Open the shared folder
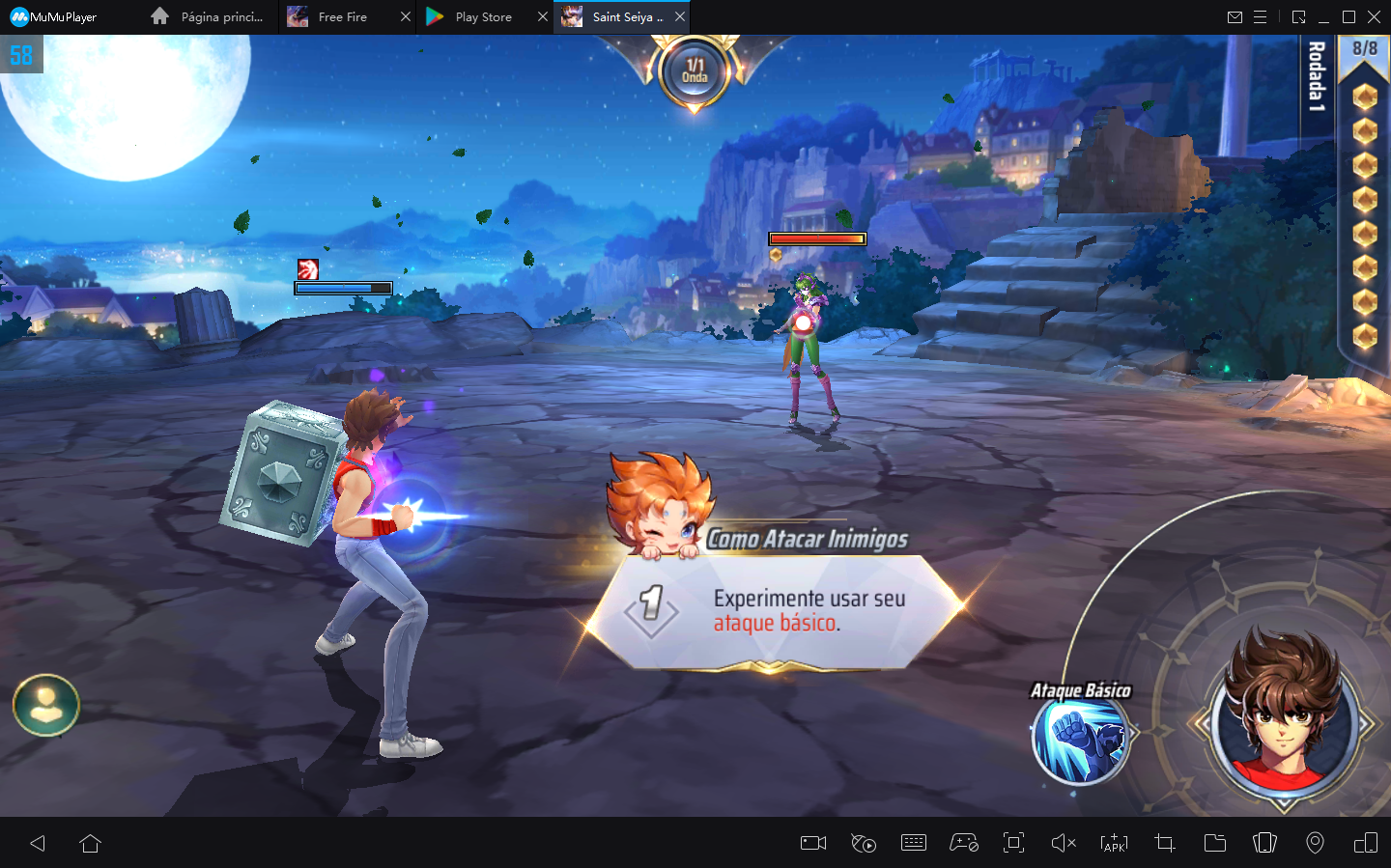This screenshot has width=1391, height=868. point(1215,843)
